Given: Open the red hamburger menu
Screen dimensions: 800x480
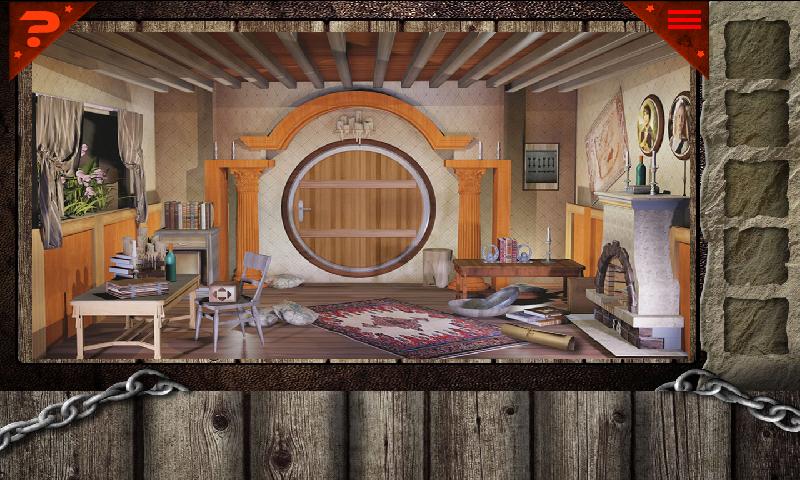Looking at the screenshot, I should (685, 20).
